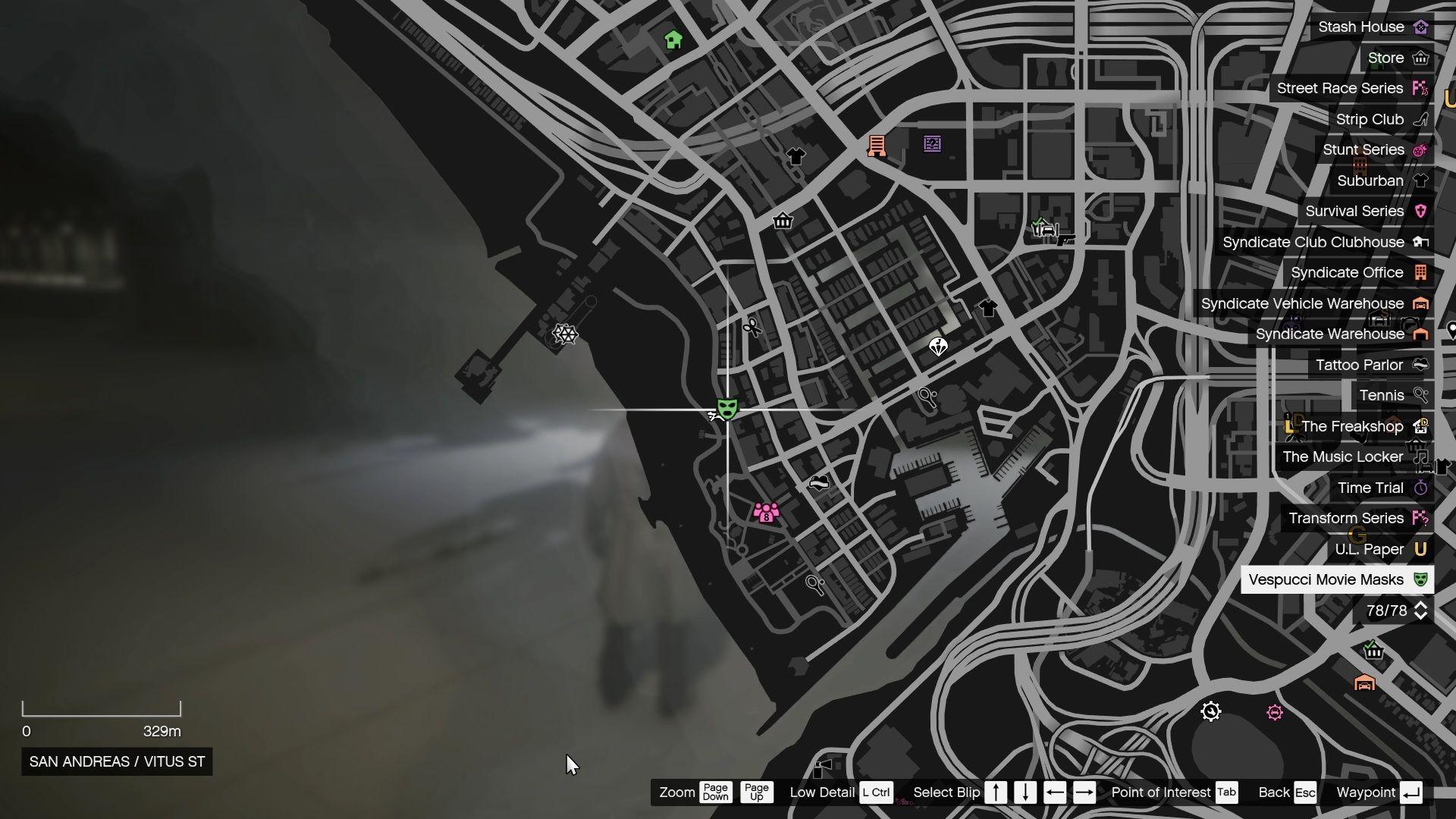Select The Music Locker legend entry
The image size is (1456, 819).
click(x=1342, y=457)
